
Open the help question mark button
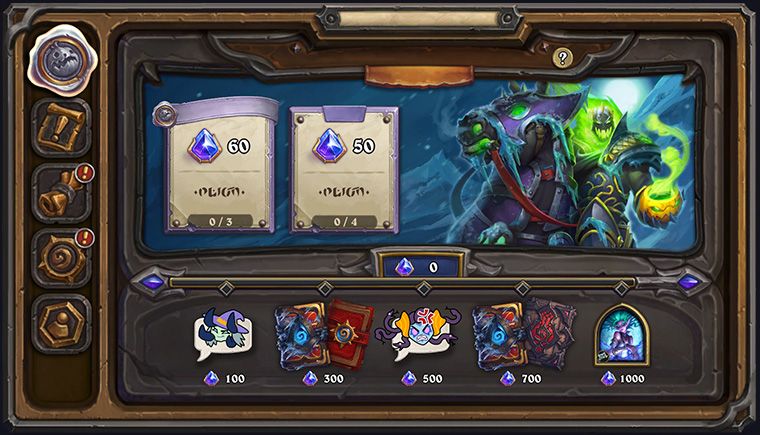pyautogui.click(x=562, y=58)
